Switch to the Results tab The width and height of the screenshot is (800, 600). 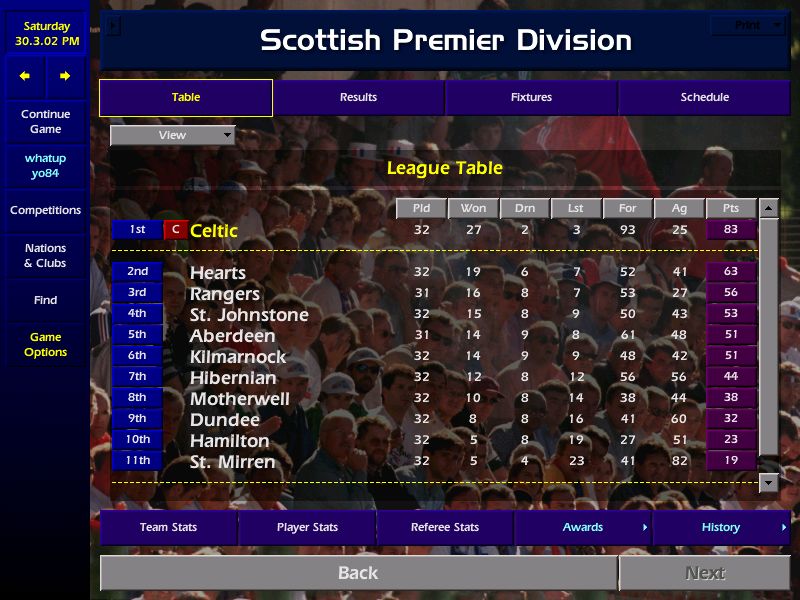click(x=358, y=98)
